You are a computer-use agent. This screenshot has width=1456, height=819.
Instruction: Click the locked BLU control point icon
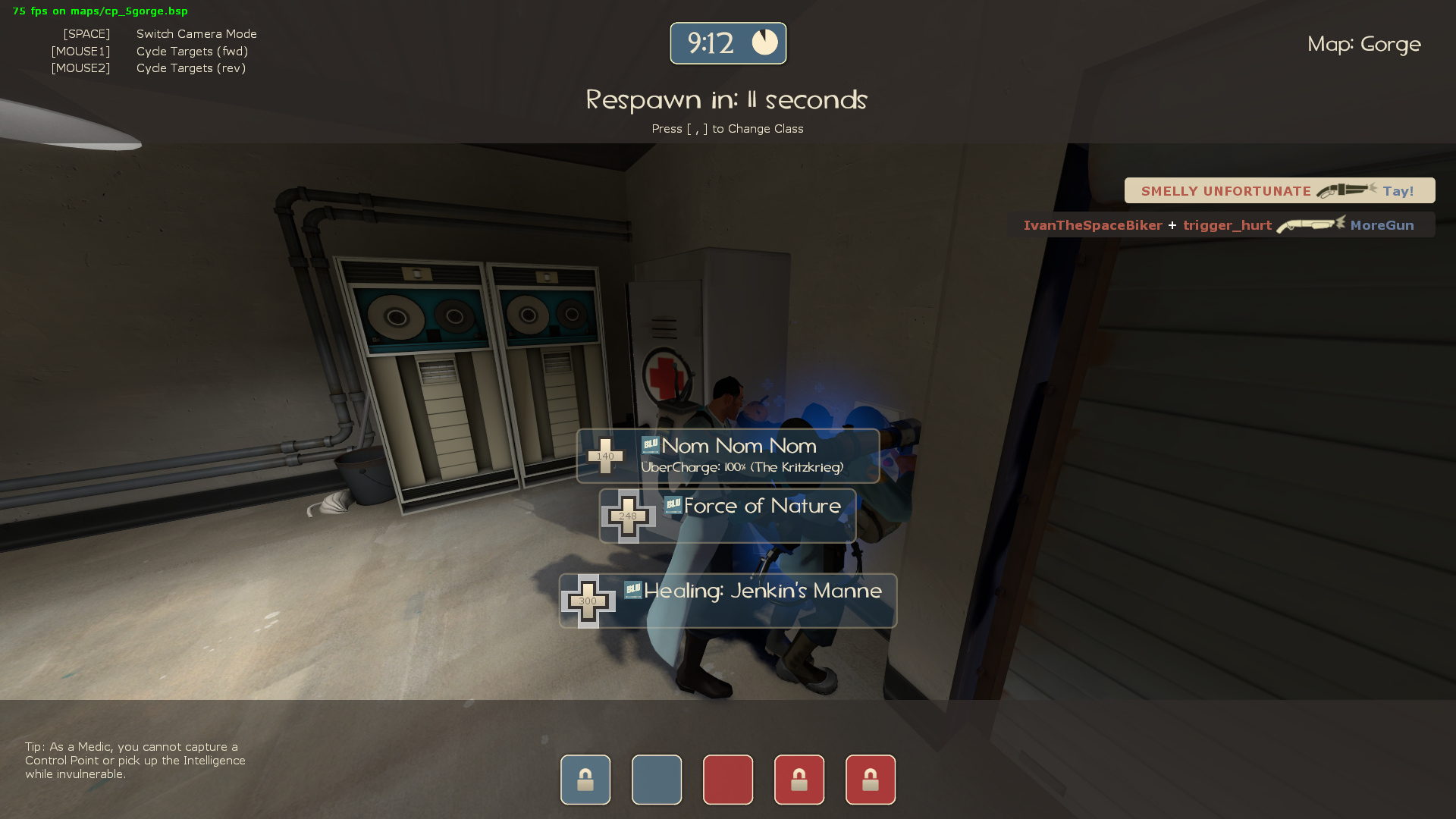tap(584, 779)
